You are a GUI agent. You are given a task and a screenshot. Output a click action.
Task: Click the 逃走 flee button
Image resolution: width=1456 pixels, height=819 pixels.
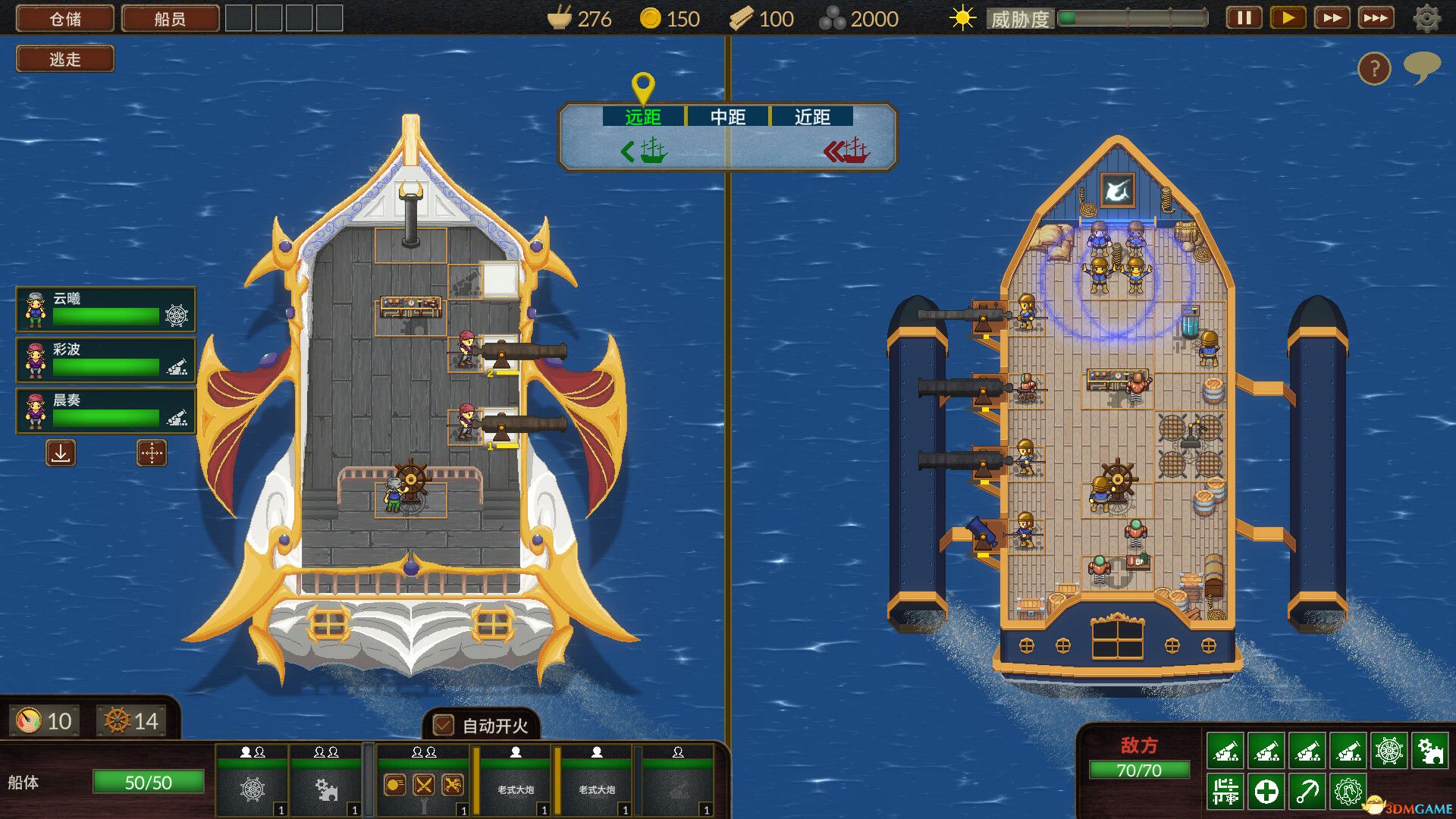pos(64,58)
